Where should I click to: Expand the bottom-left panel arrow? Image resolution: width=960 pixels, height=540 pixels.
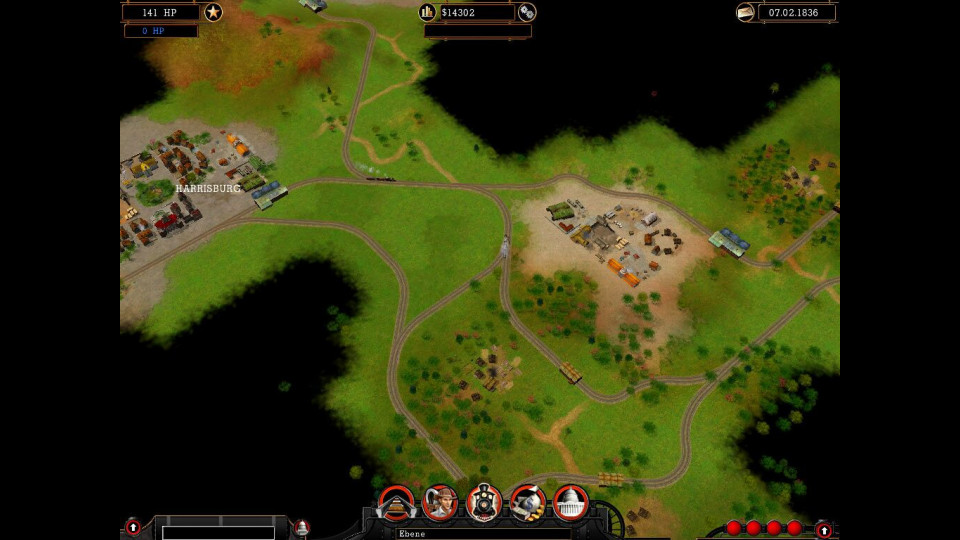133,527
